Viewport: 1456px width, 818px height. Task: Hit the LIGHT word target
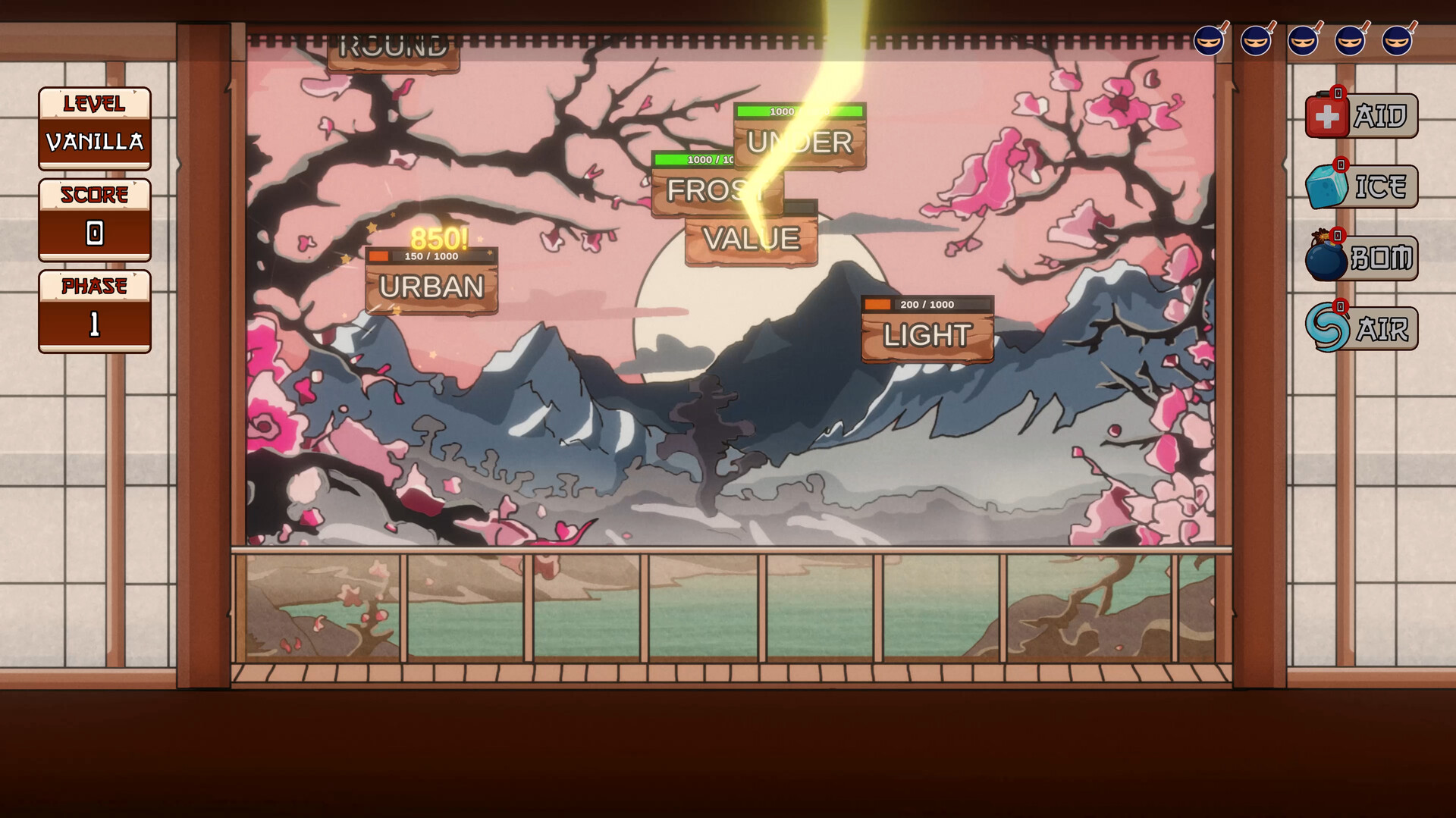click(930, 334)
